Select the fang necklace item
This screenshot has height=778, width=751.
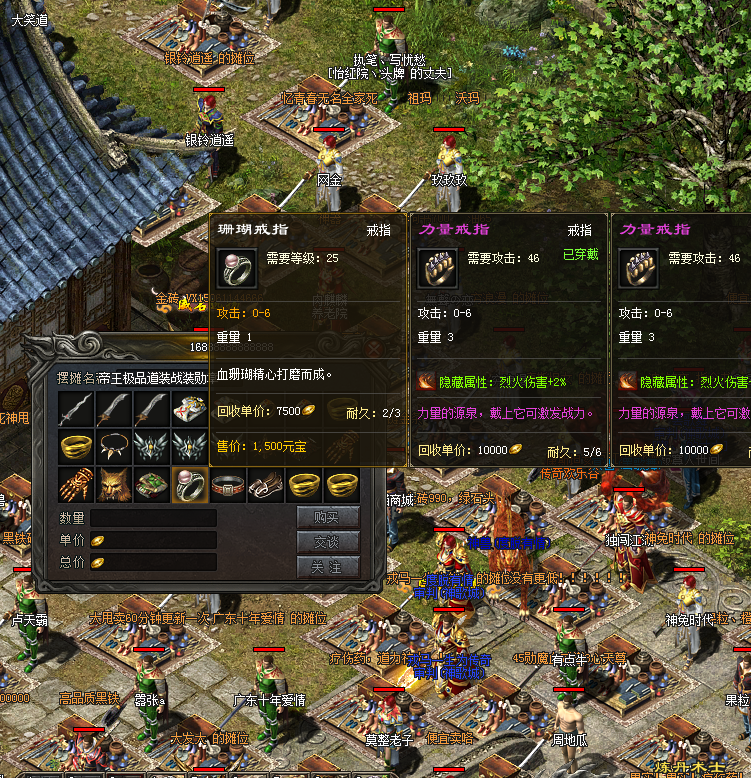tap(113, 446)
